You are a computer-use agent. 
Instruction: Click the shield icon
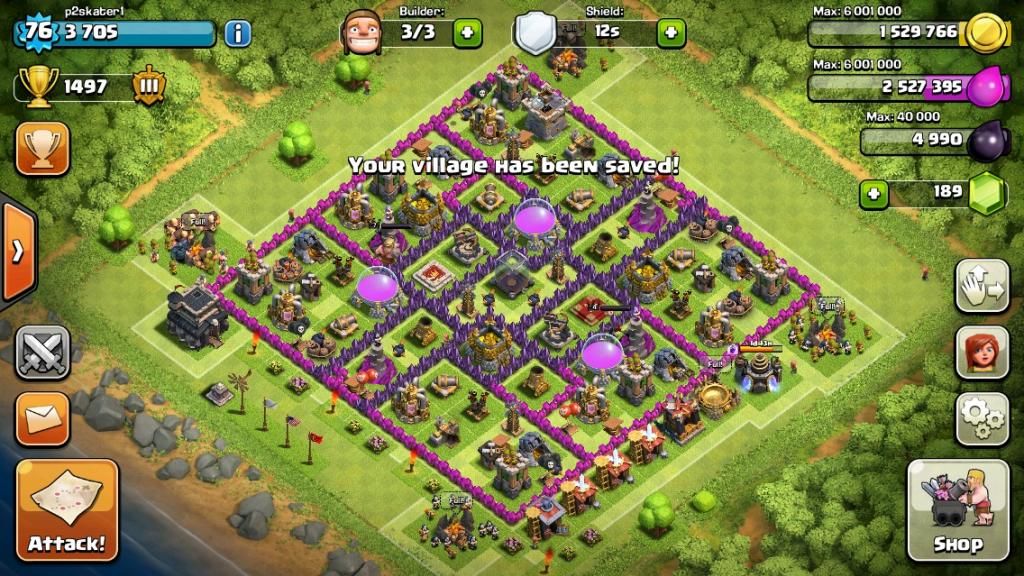click(x=536, y=33)
